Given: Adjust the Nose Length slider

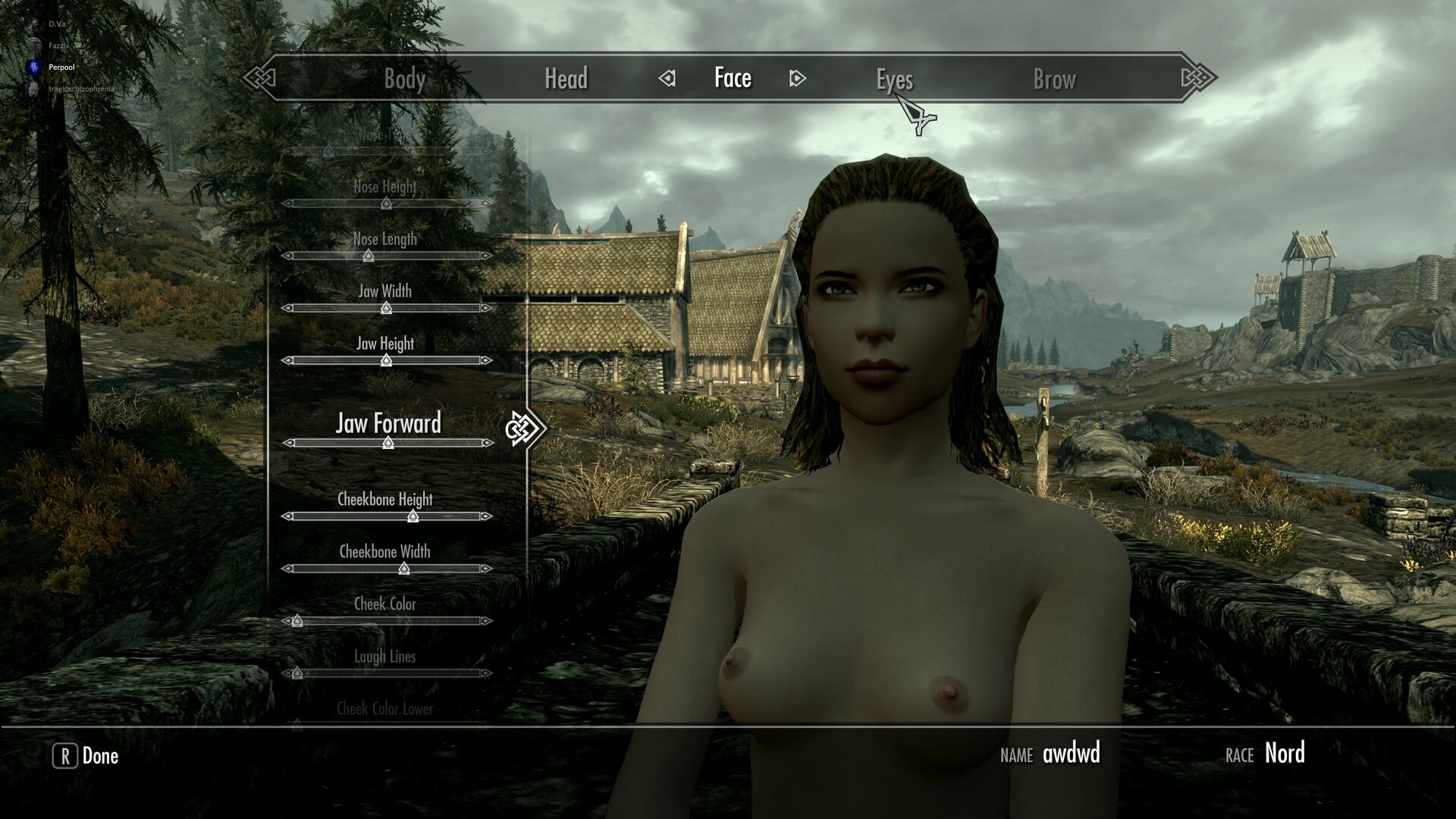Looking at the screenshot, I should (369, 256).
